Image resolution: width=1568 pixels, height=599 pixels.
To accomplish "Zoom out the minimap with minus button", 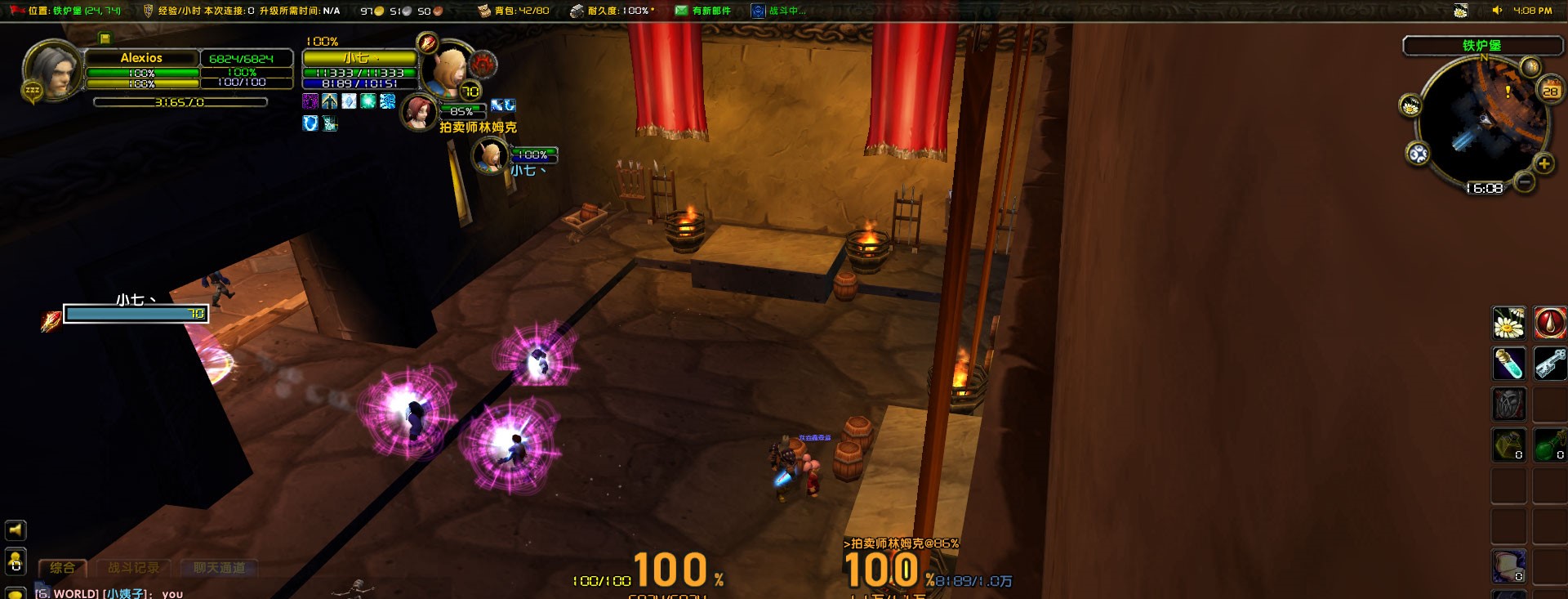I will pyautogui.click(x=1524, y=181).
